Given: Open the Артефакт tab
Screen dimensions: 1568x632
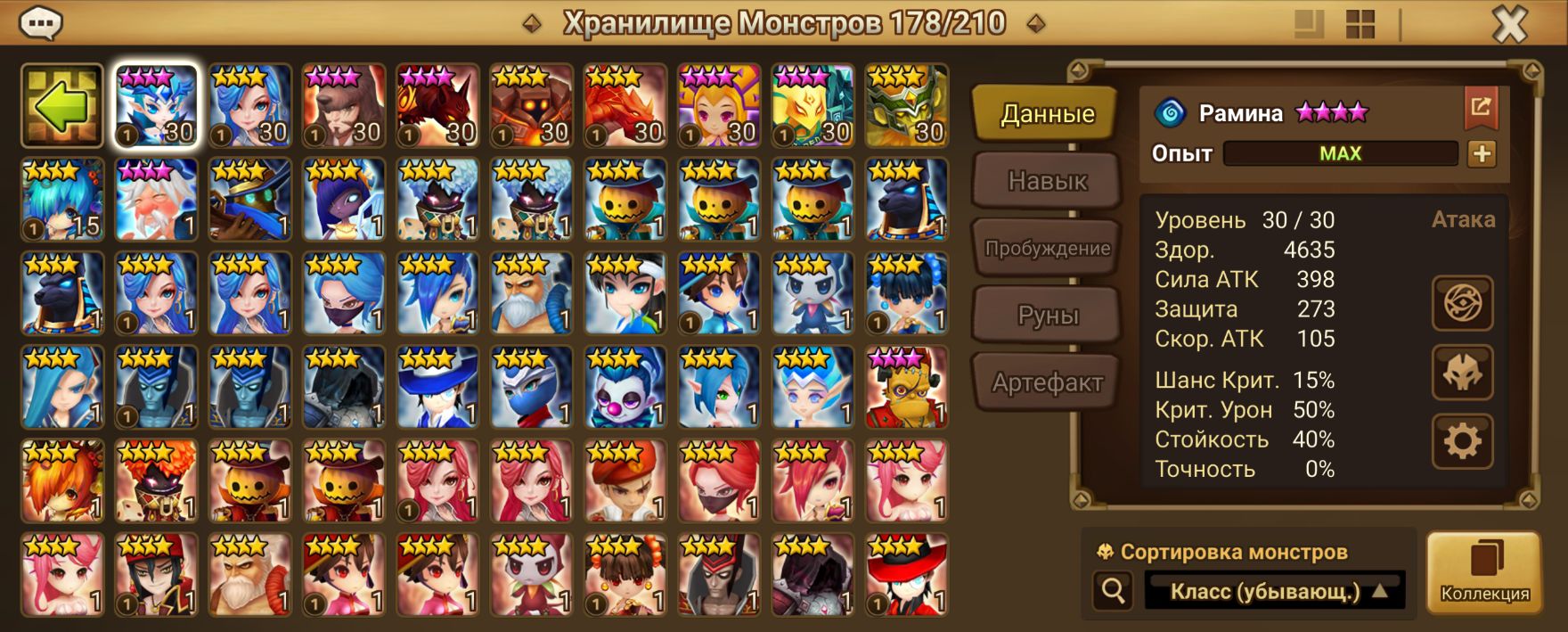Looking at the screenshot, I should click(1047, 383).
